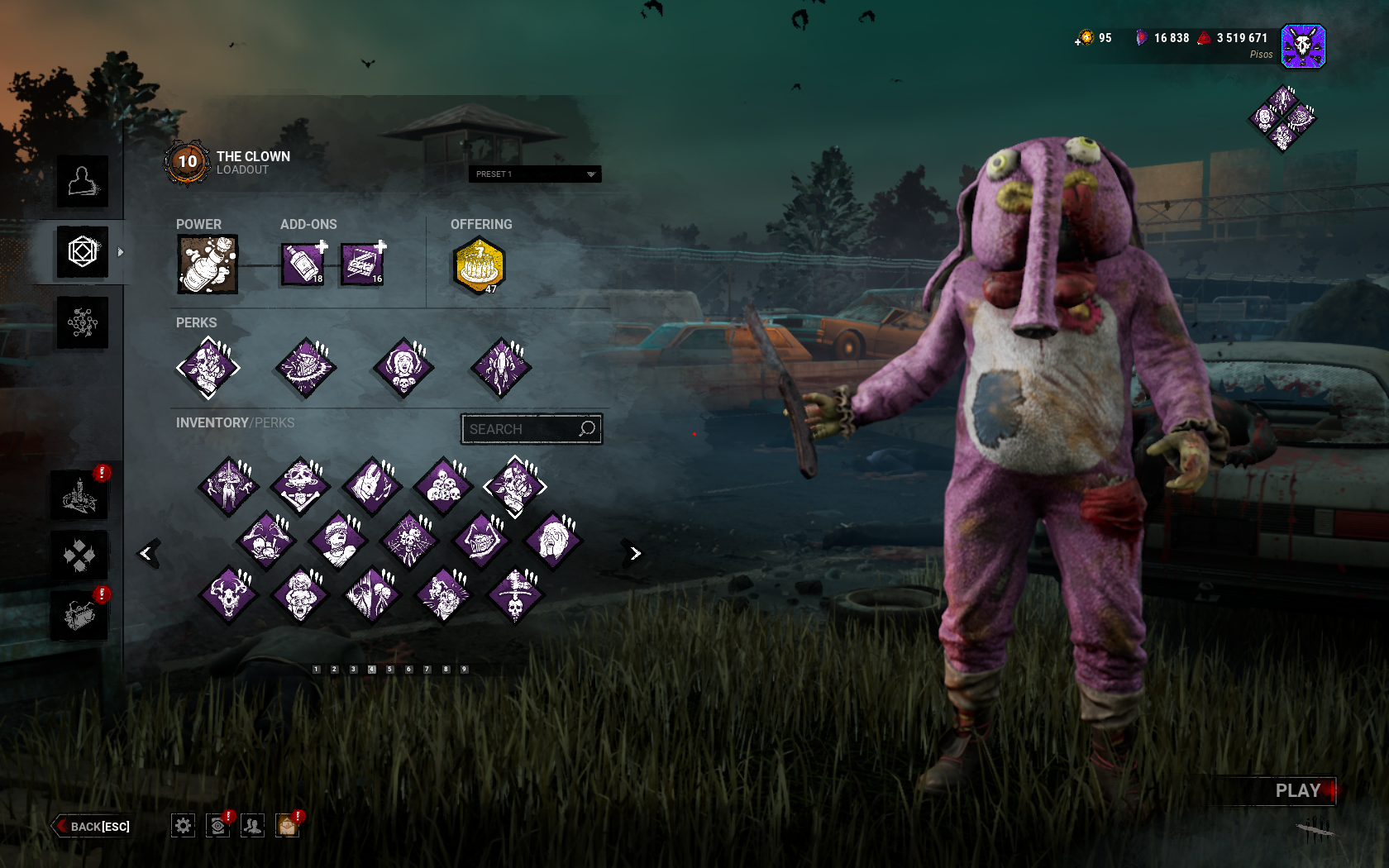Viewport: 1389px width, 868px height.
Task: Select the Bloodweb node-tree icon in sidebar
Action: tap(82, 322)
